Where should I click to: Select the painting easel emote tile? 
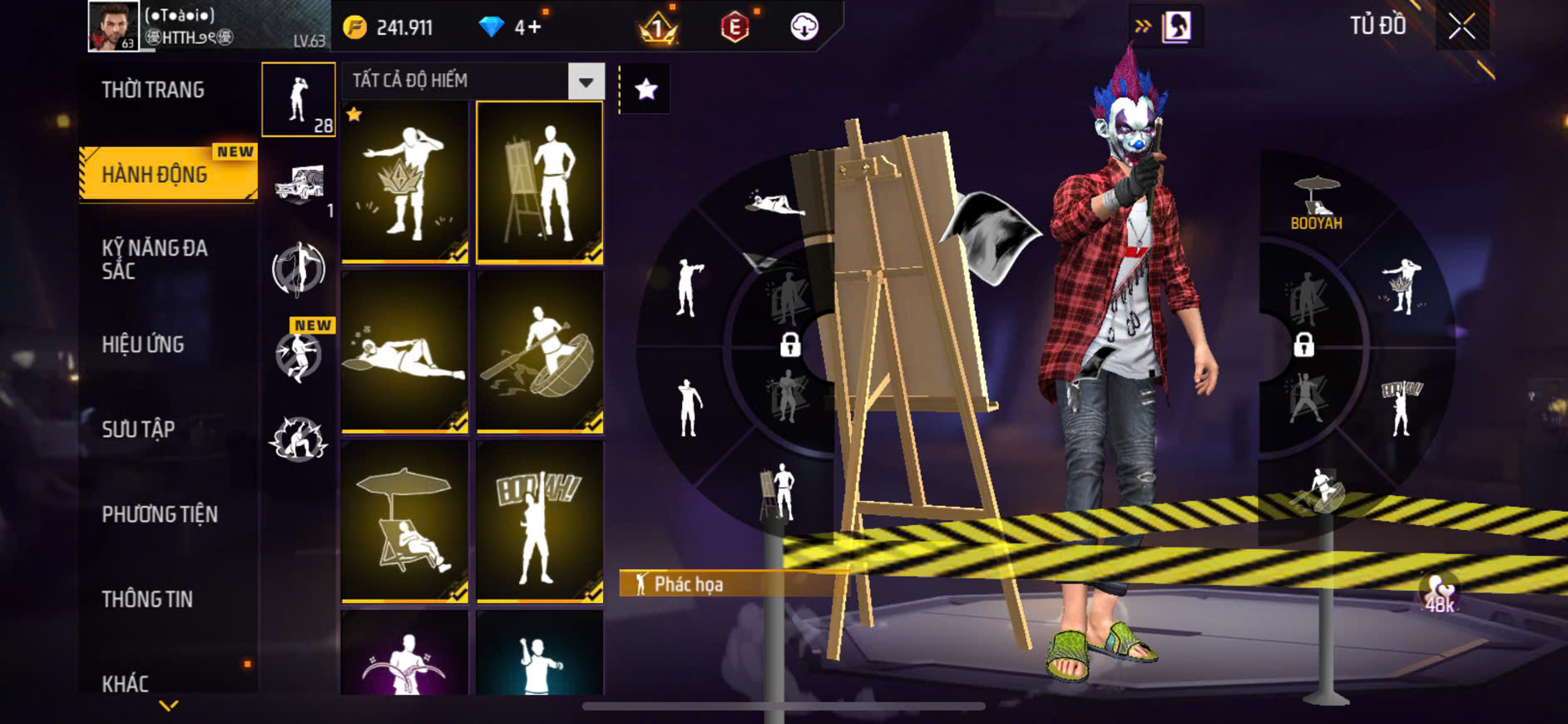(539, 182)
